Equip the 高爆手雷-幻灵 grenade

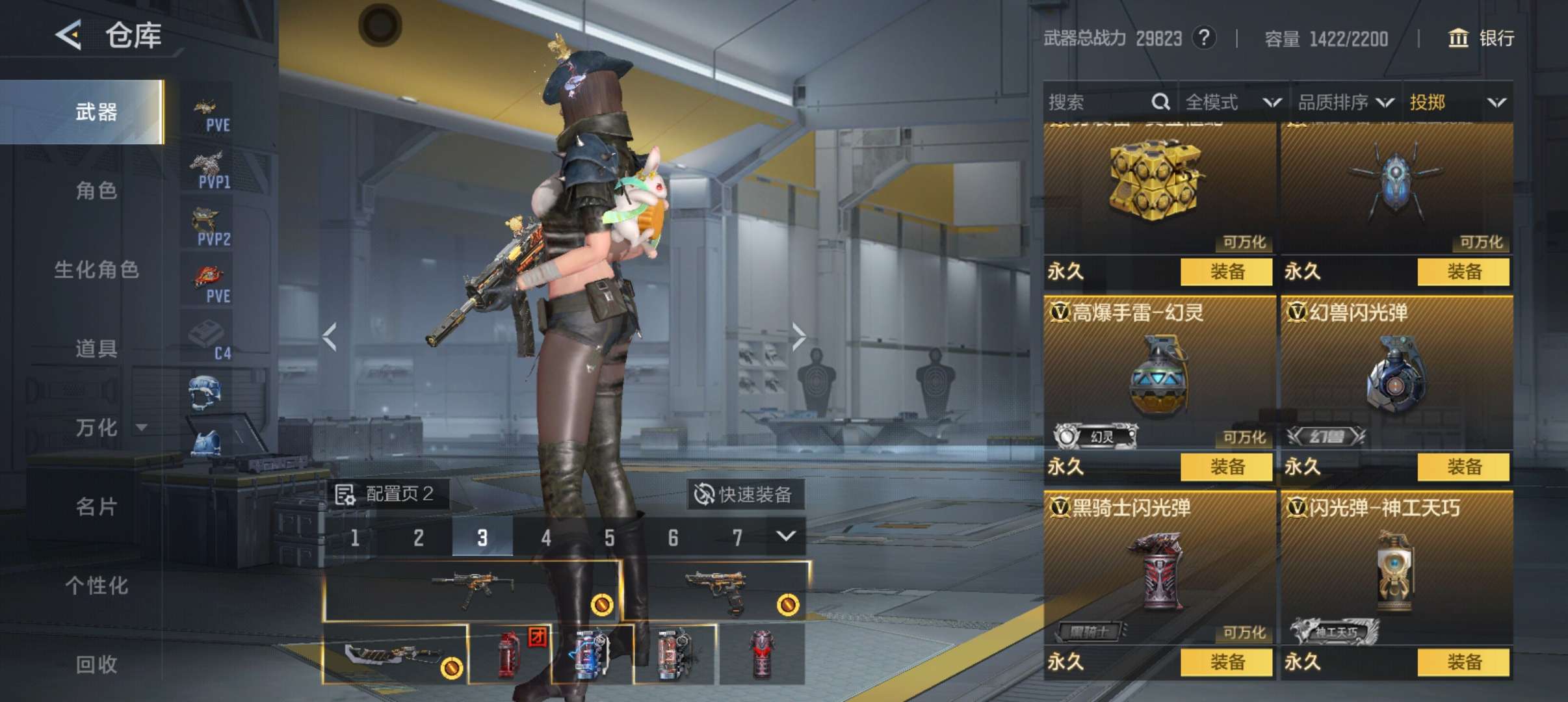click(1226, 467)
